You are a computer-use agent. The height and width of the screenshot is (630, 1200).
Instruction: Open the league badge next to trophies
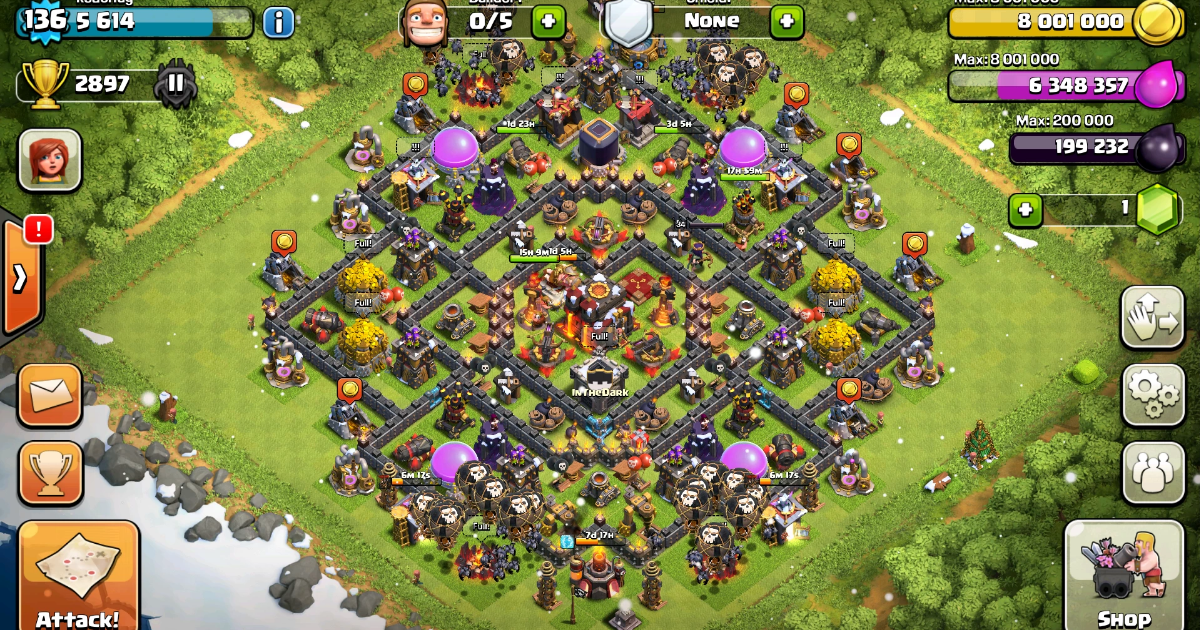pos(175,84)
